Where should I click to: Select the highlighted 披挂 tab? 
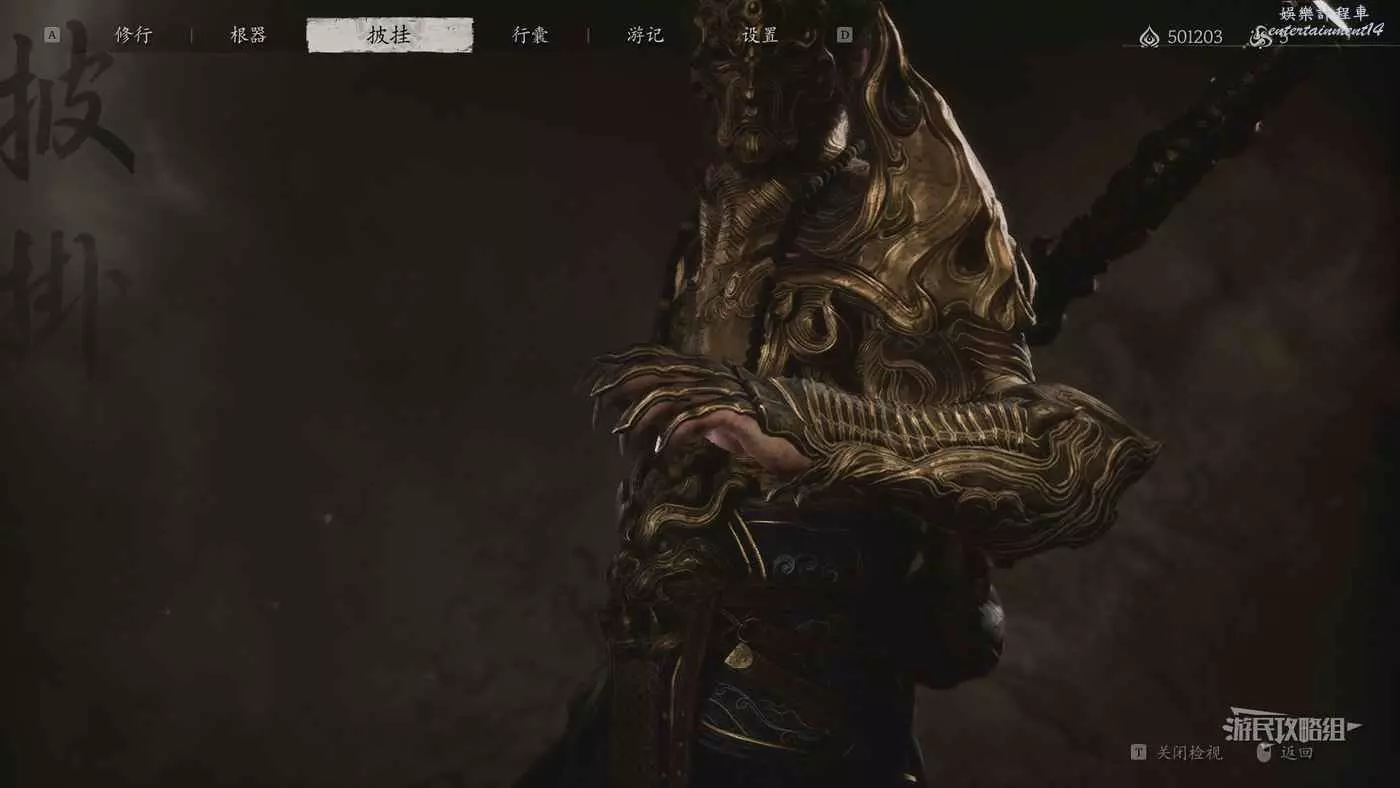click(x=389, y=35)
